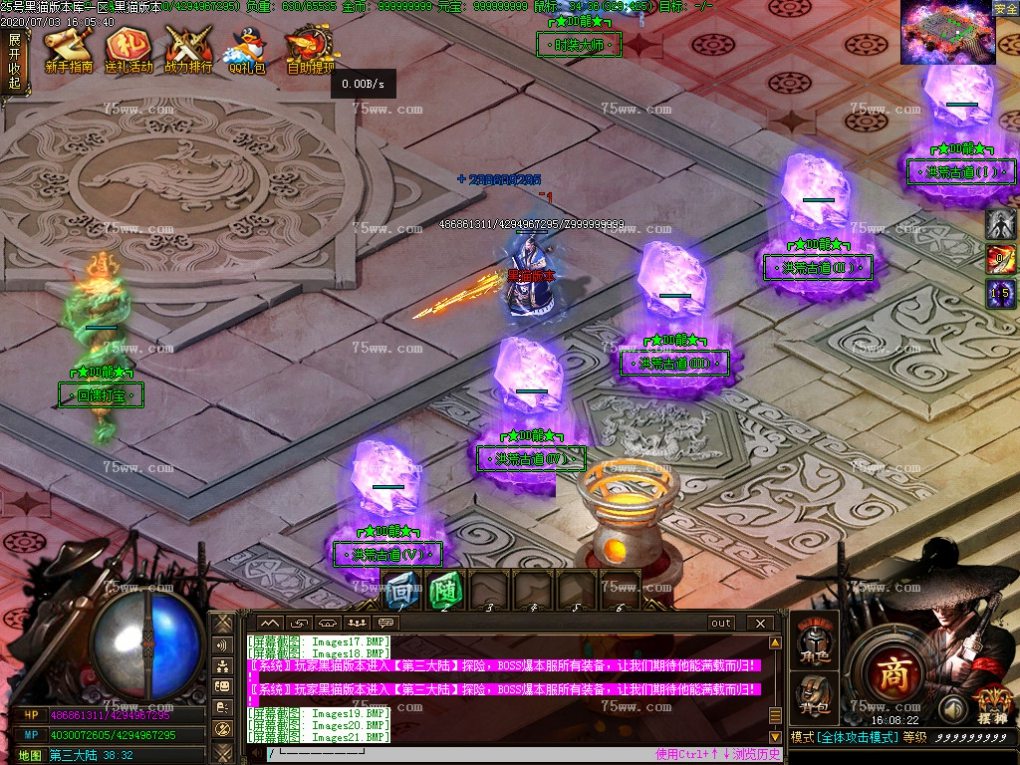
Task: Close the chat window with the X button
Action: click(760, 623)
